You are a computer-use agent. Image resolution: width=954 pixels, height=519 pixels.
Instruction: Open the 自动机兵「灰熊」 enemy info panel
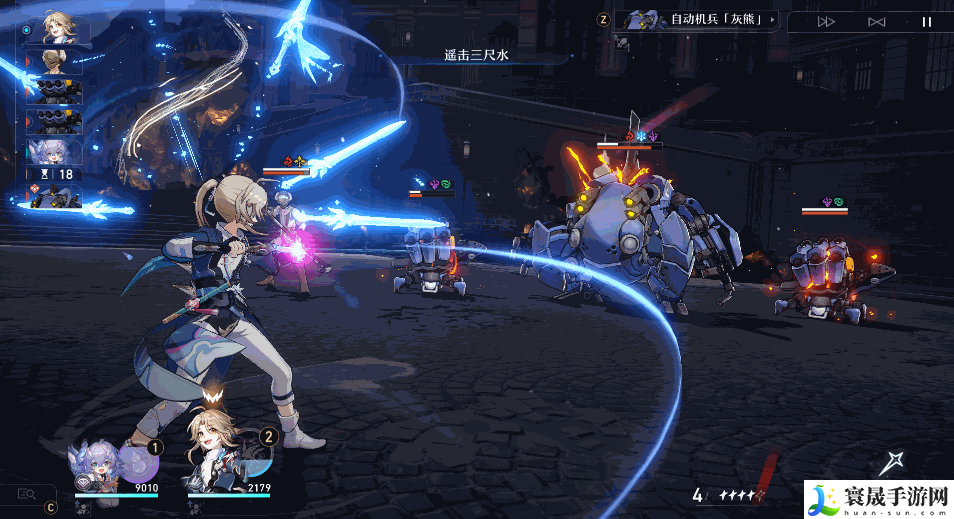coord(700,19)
